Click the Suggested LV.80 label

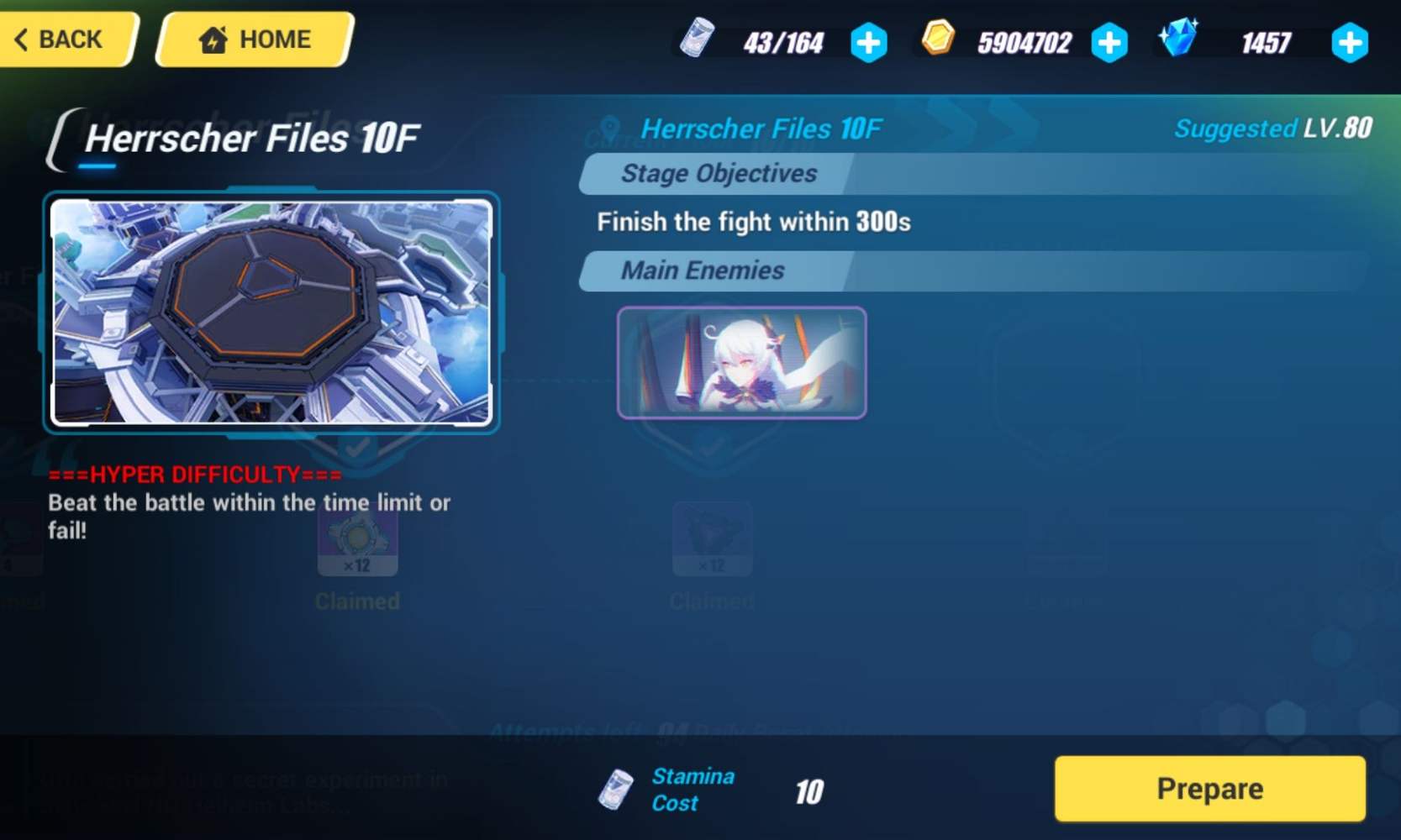point(1274,129)
